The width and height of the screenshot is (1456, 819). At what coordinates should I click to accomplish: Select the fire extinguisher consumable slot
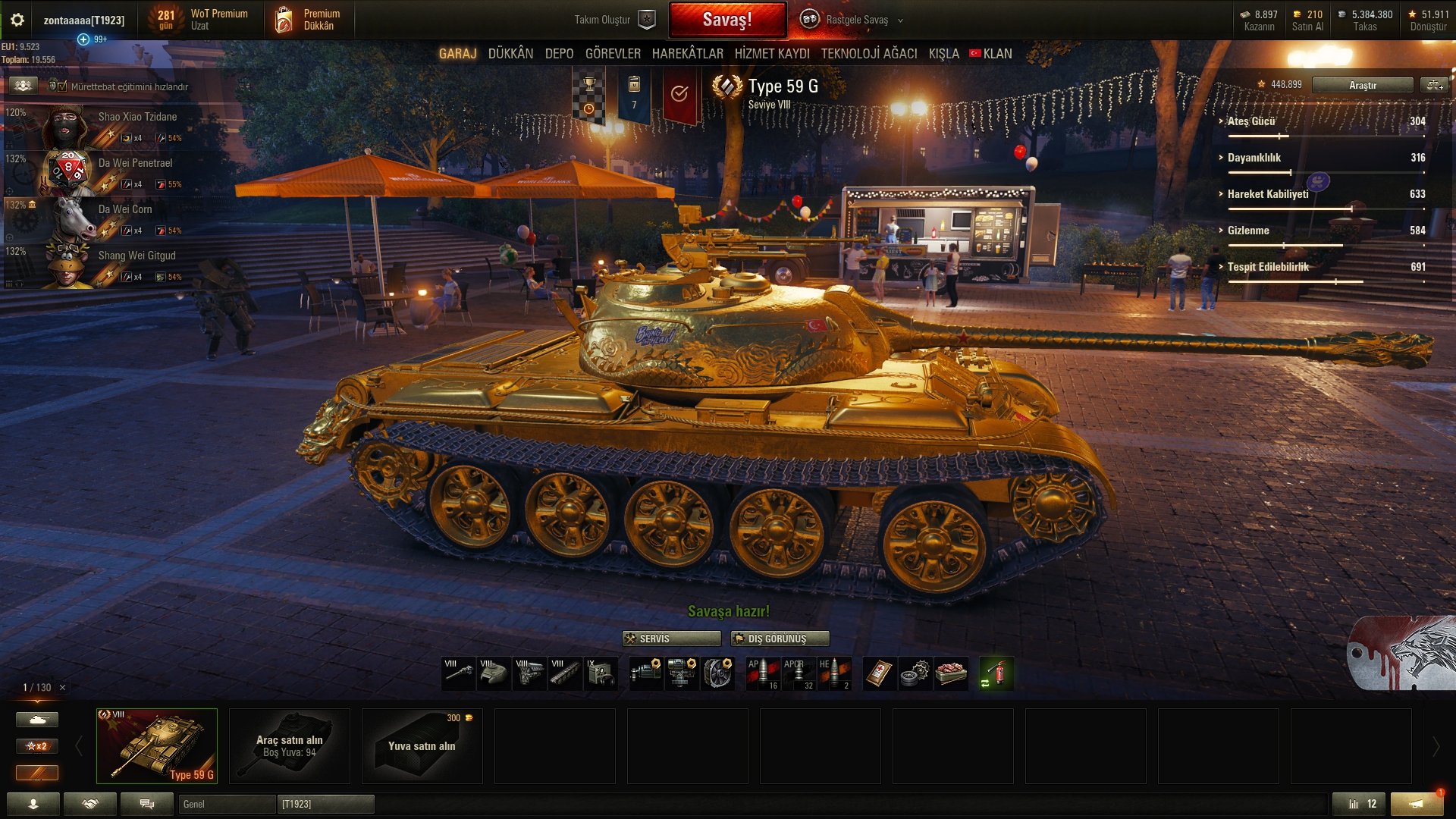(x=996, y=673)
